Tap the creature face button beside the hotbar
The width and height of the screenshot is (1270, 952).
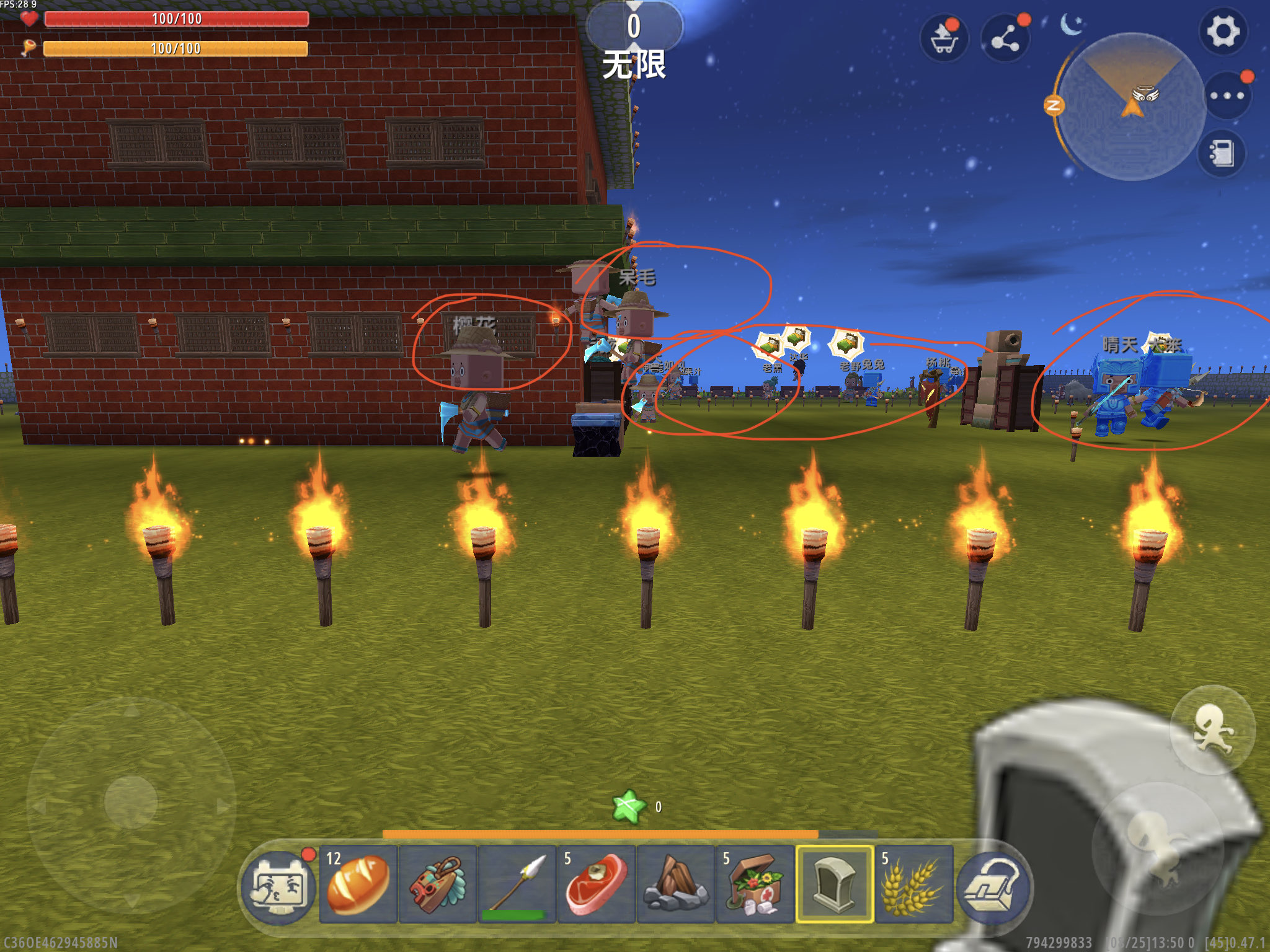tap(278, 888)
